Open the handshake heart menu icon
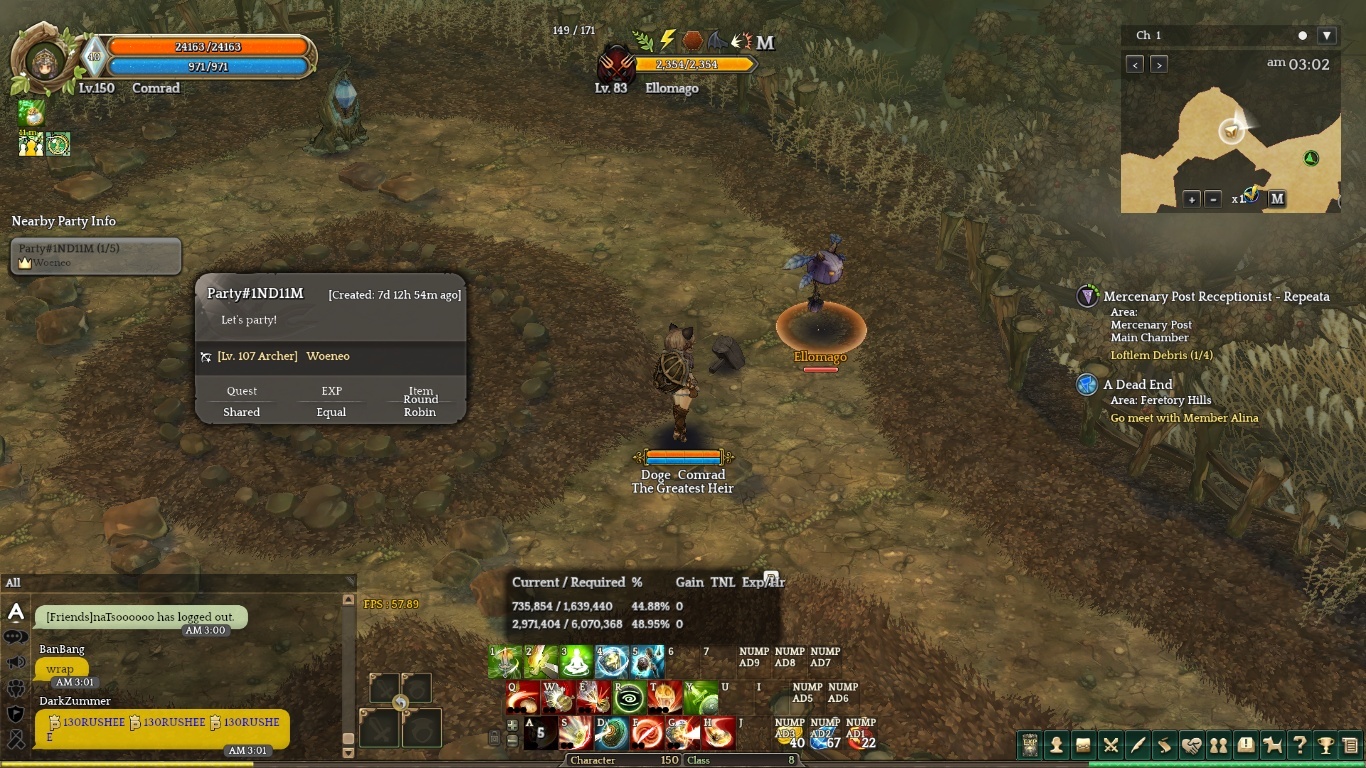This screenshot has height=768, width=1366. pyautogui.click(x=1191, y=745)
